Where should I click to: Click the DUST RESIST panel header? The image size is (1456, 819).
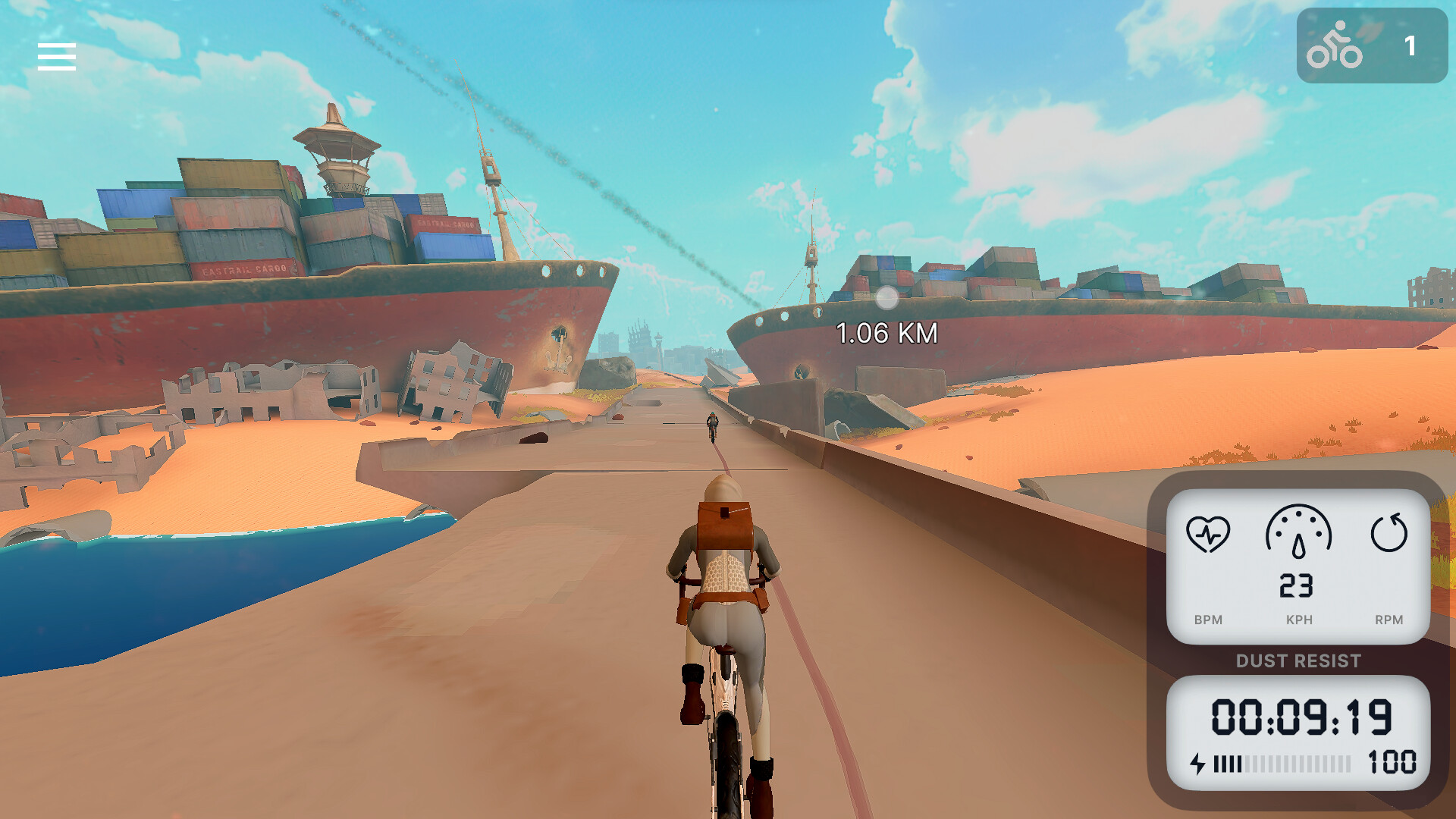pos(1299,661)
